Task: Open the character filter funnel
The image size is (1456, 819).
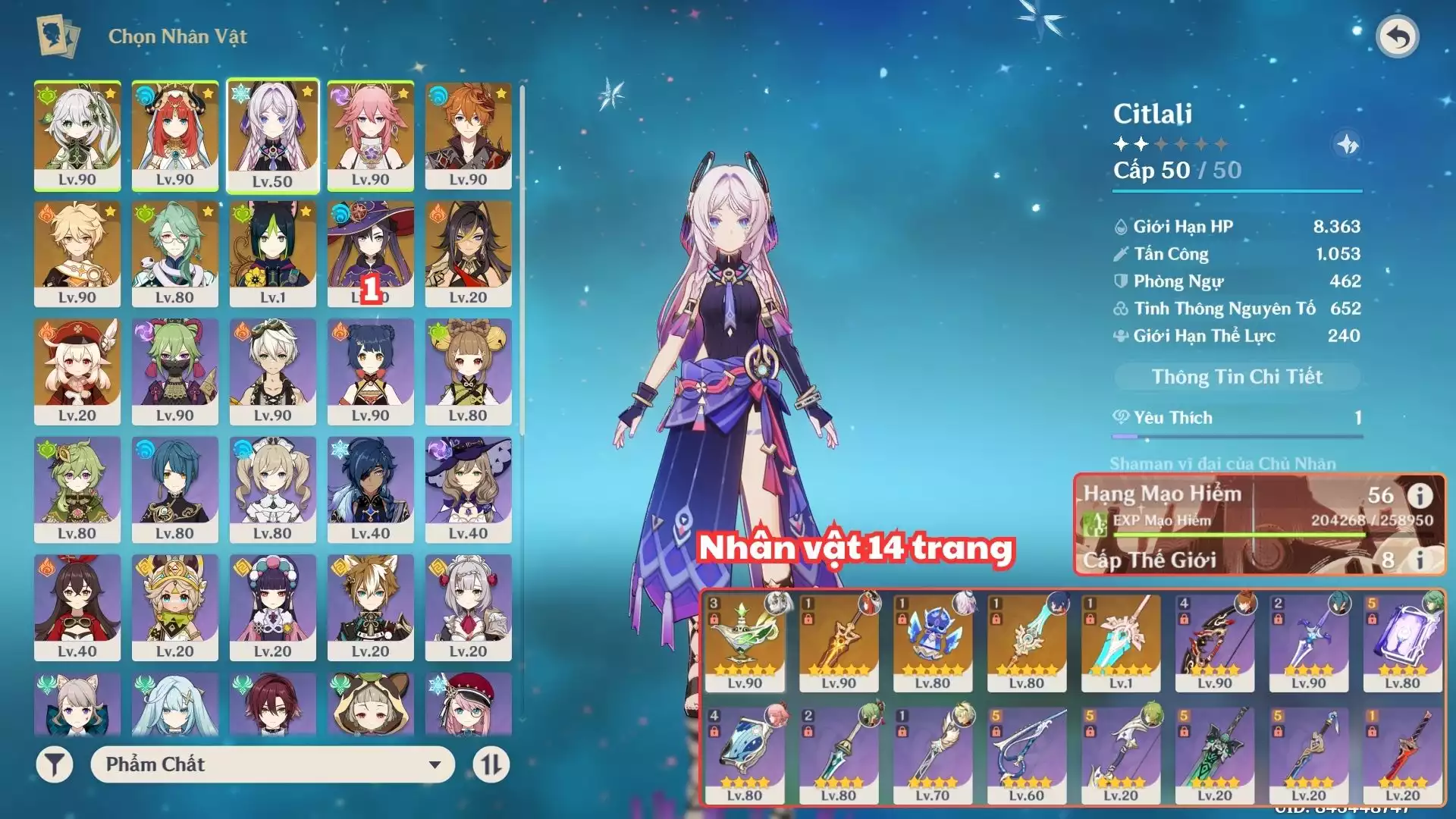Action: 55,764
